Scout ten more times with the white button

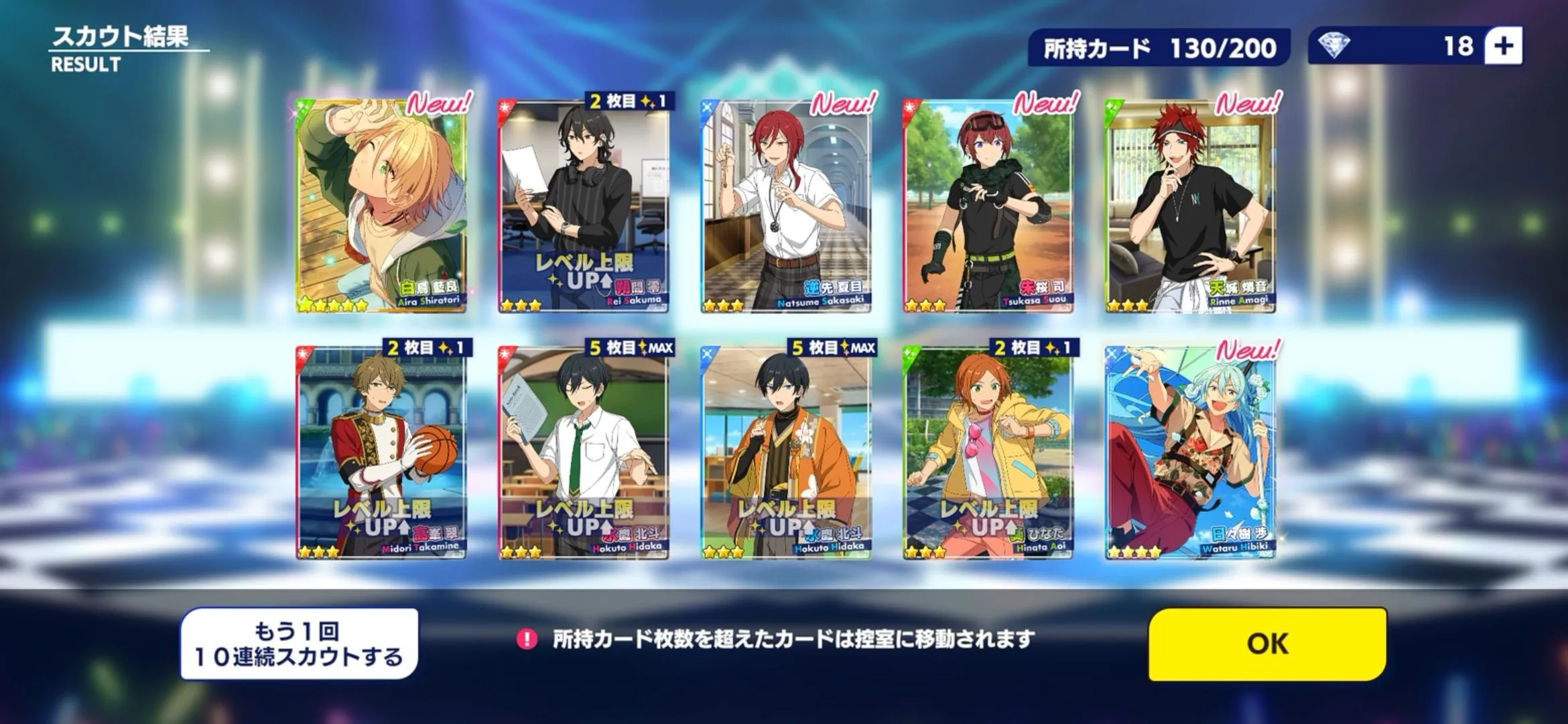coord(299,644)
